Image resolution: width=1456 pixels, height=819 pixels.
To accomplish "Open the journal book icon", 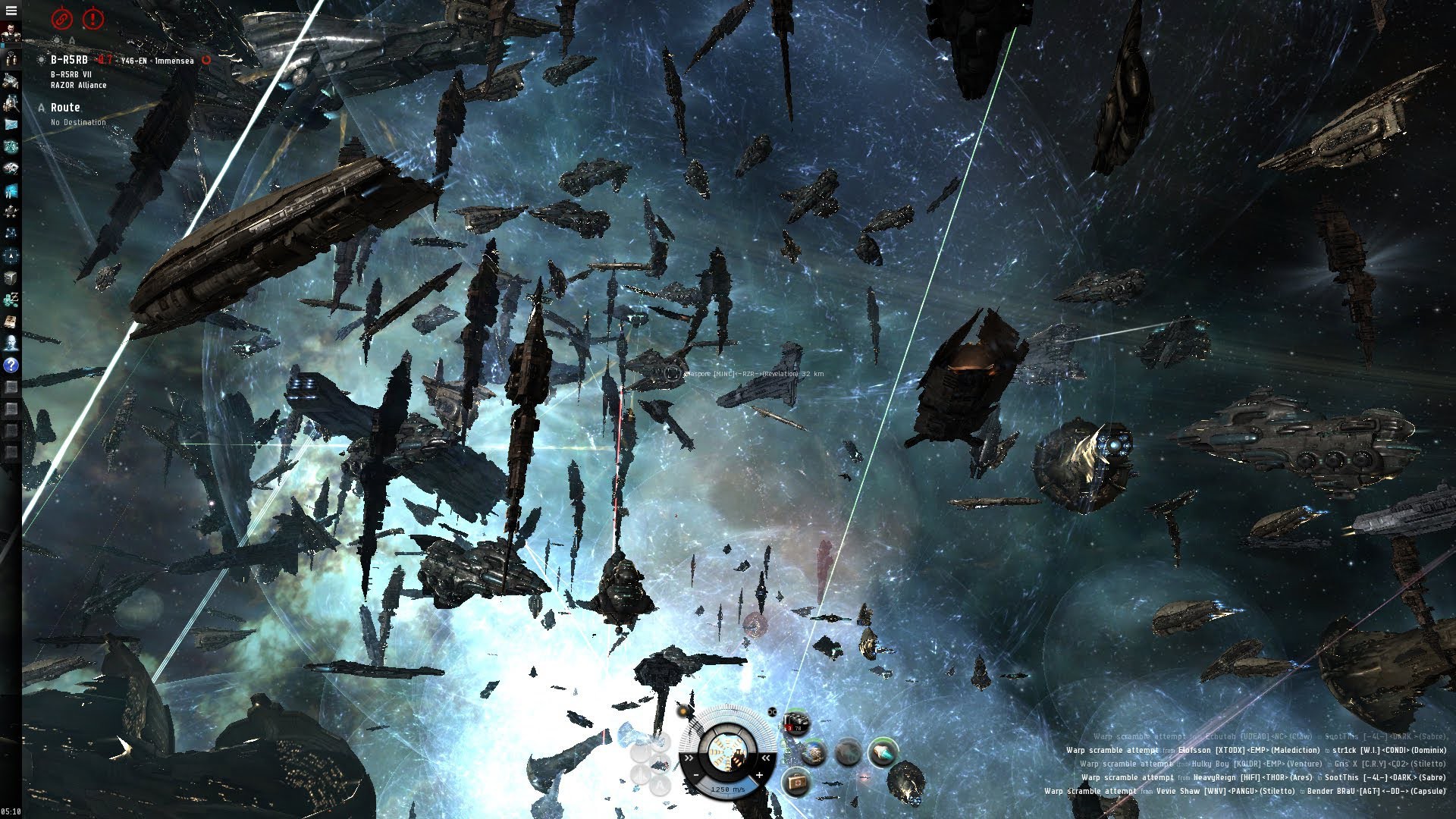I will 11,321.
